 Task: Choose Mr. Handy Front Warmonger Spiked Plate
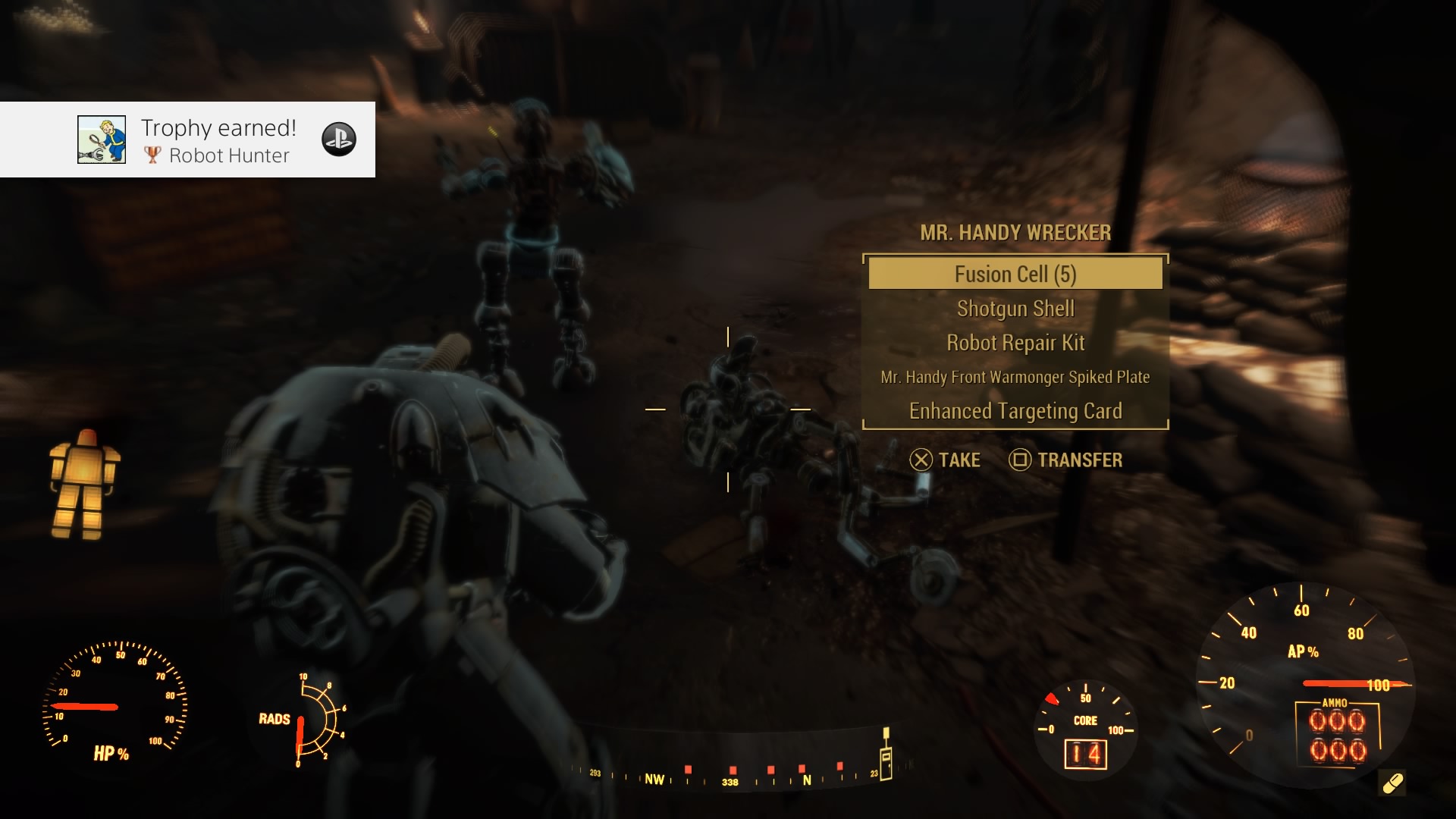(1015, 377)
